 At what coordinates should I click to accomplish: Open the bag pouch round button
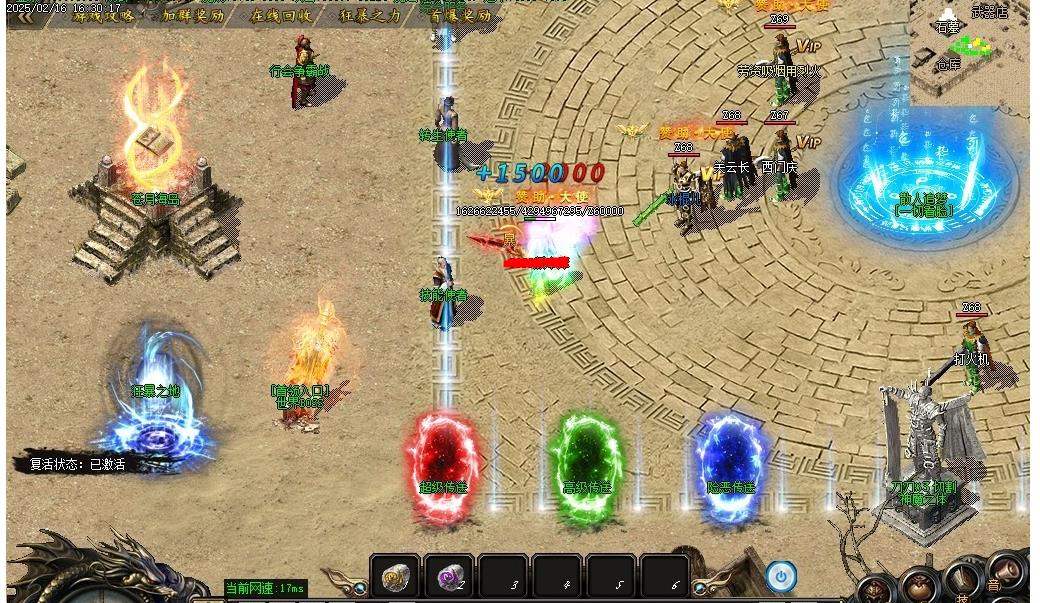point(919,586)
